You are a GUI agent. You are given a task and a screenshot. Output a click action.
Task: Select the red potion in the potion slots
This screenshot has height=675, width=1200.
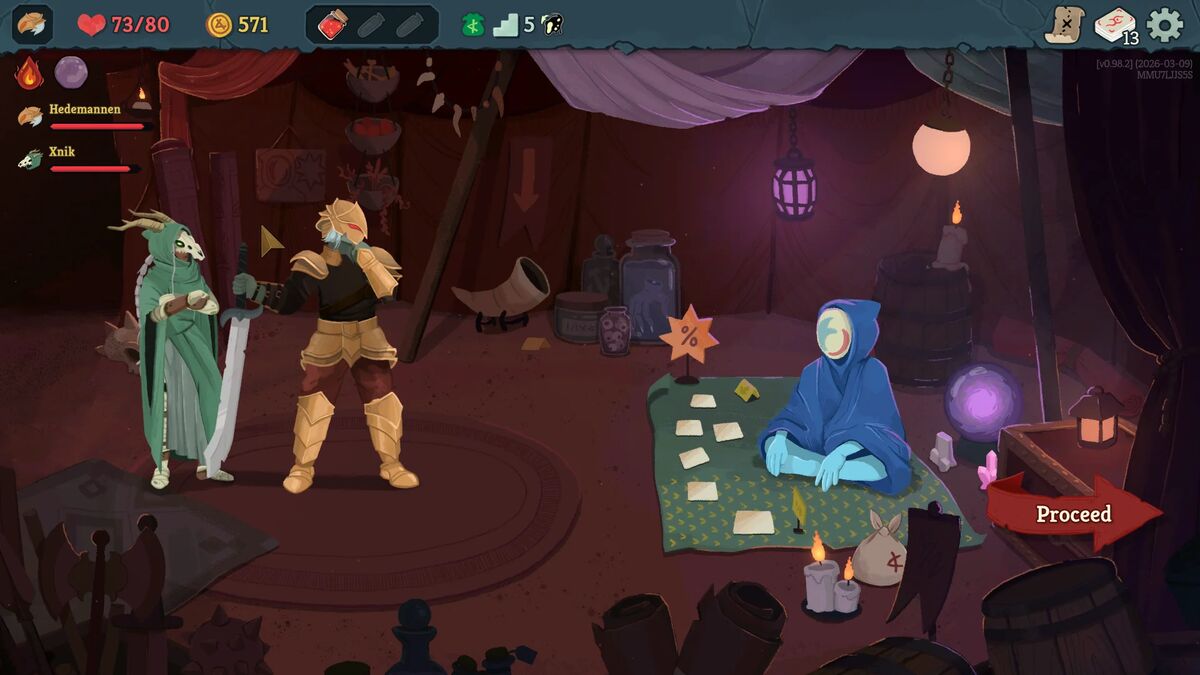[332, 25]
